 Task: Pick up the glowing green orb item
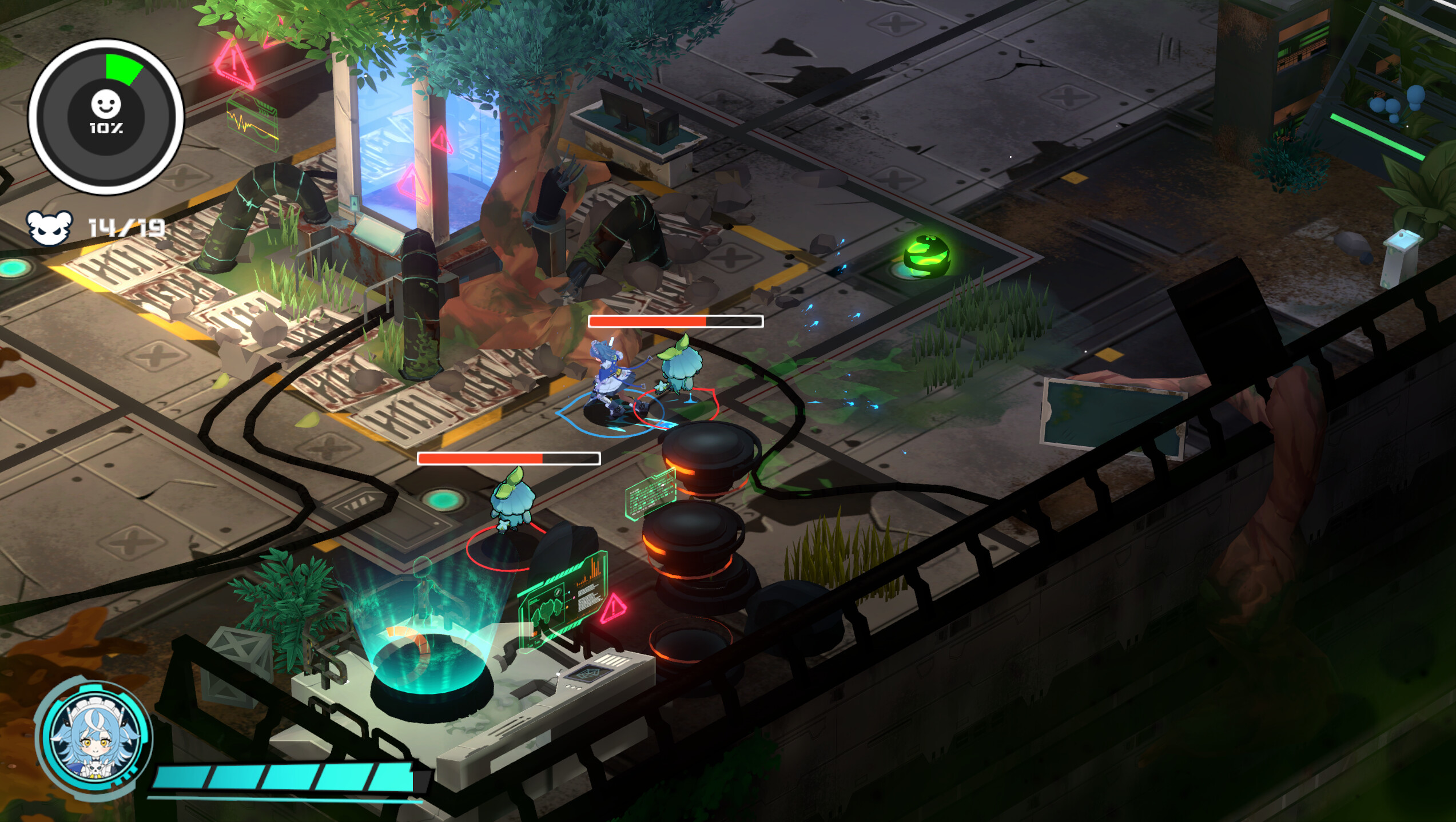[x=926, y=257]
